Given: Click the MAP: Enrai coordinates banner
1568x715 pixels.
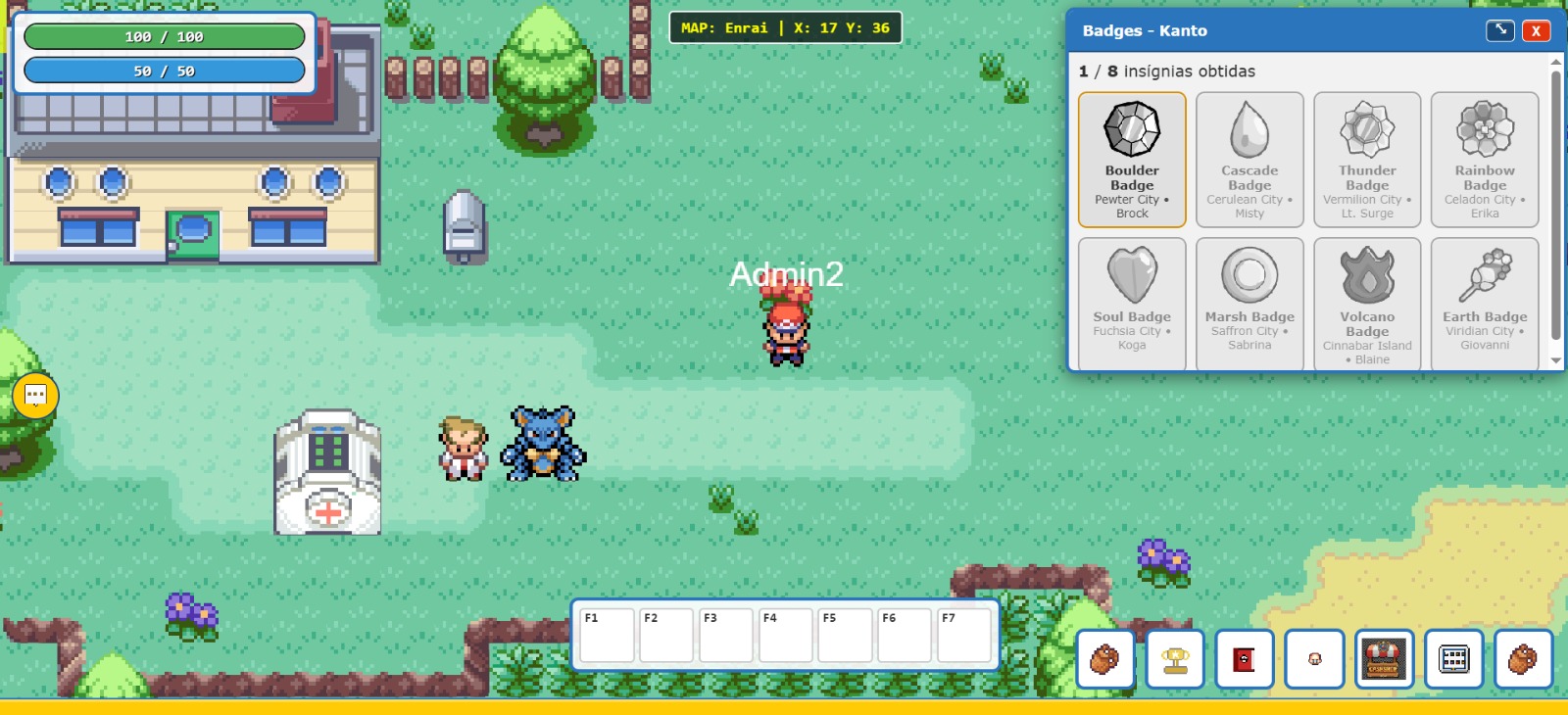Looking at the screenshot, I should [x=786, y=28].
